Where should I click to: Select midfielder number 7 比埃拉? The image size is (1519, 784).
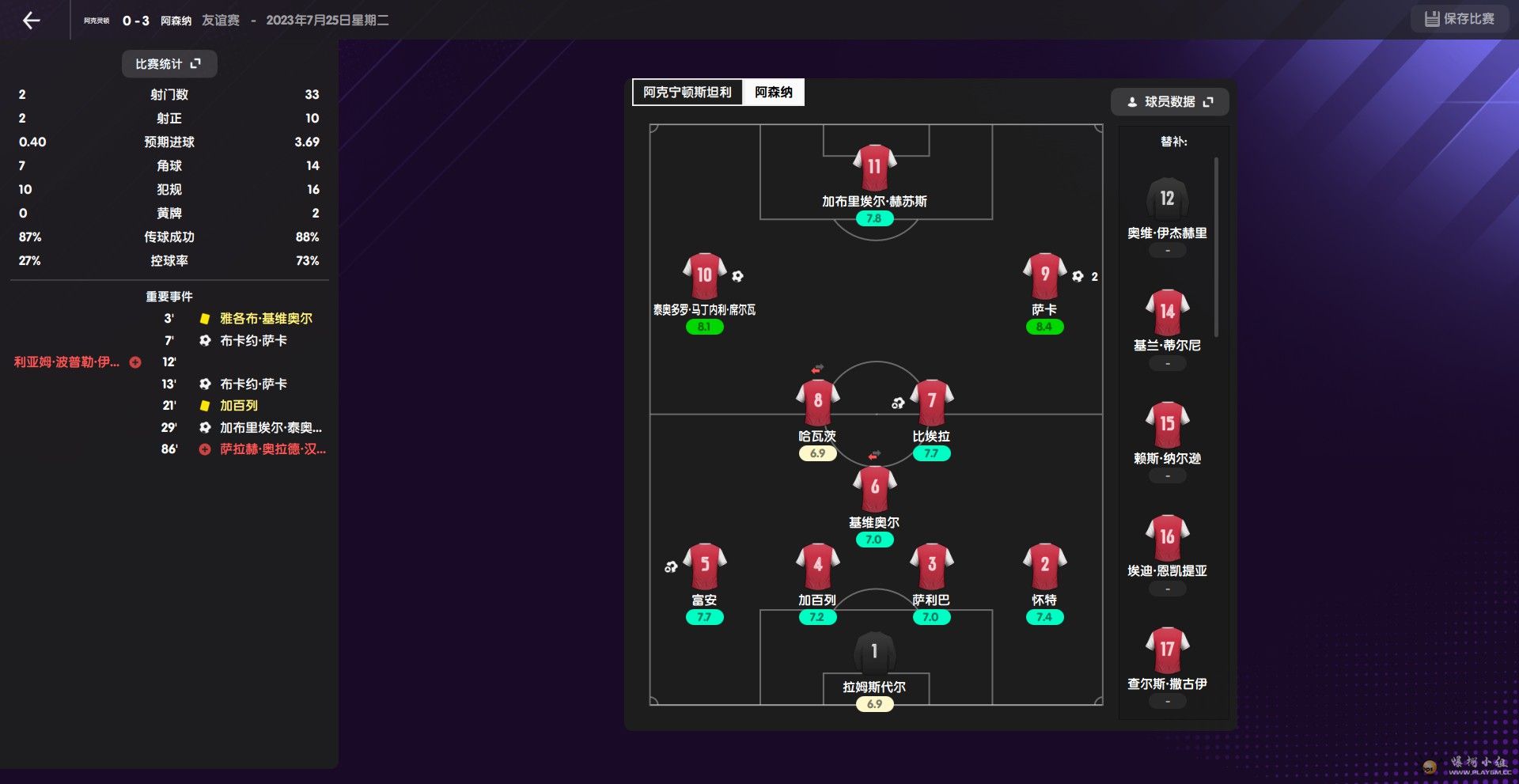point(931,402)
